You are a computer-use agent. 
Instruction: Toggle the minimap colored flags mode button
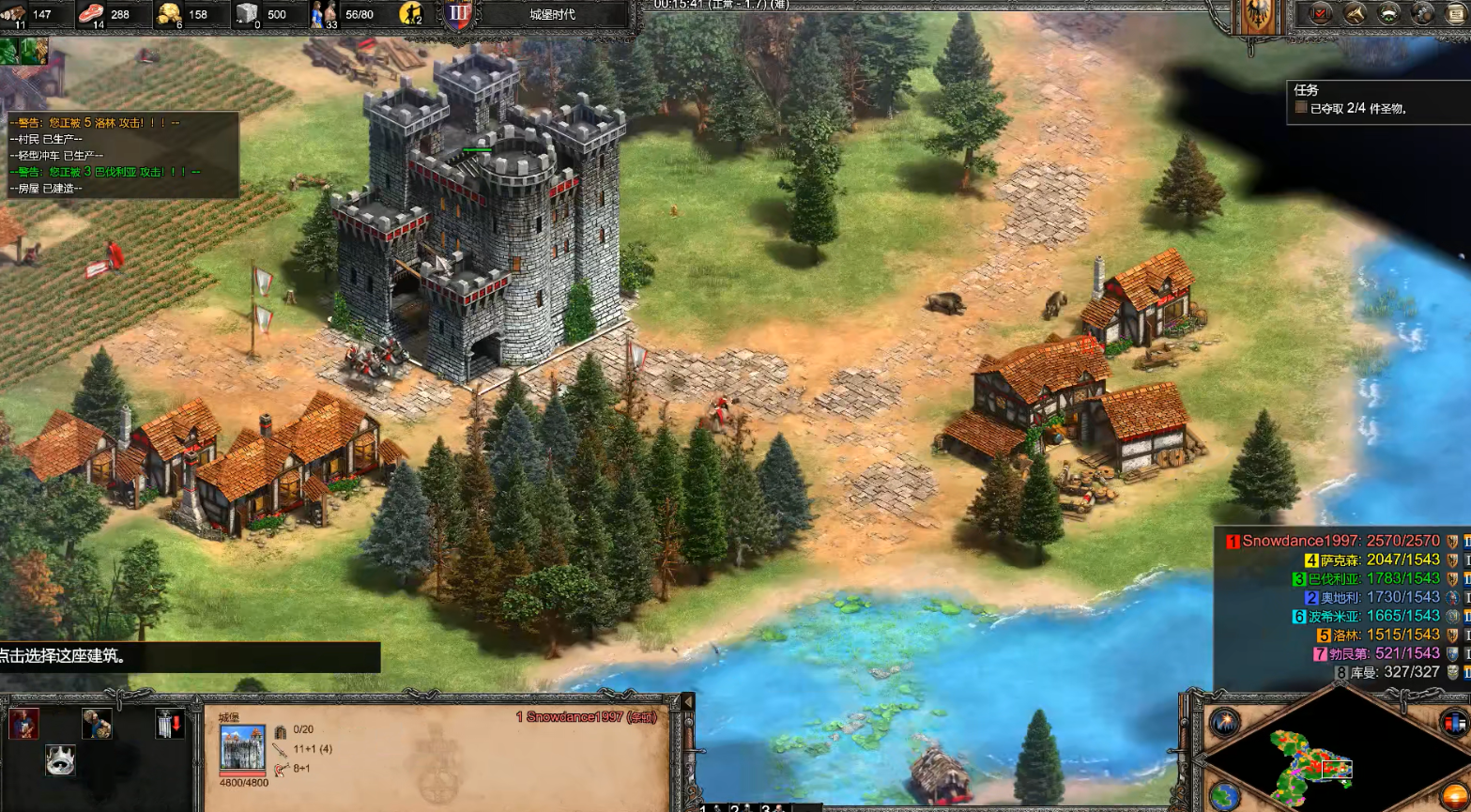1453,723
